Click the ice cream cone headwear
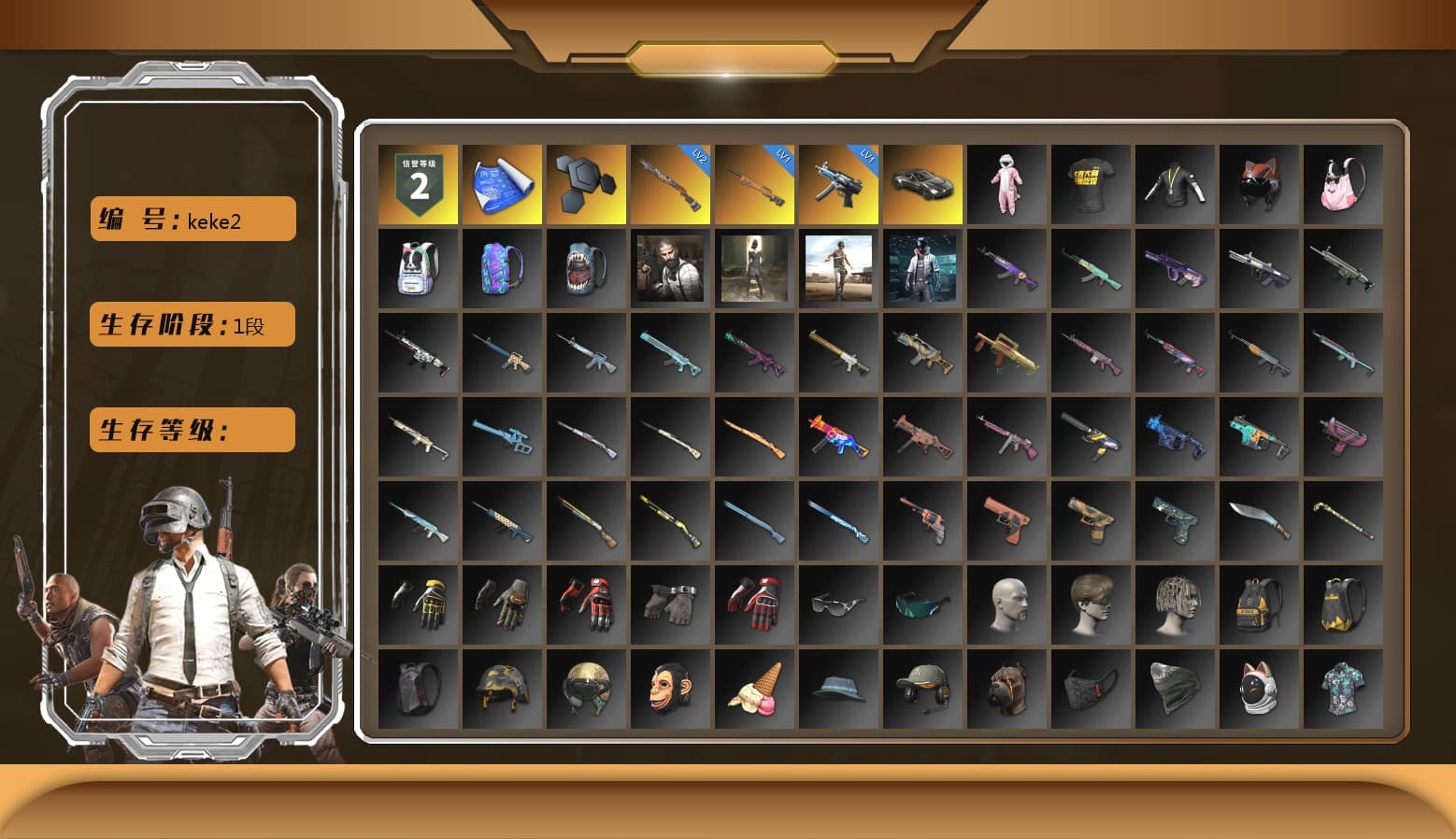This screenshot has width=1456, height=839. [754, 689]
